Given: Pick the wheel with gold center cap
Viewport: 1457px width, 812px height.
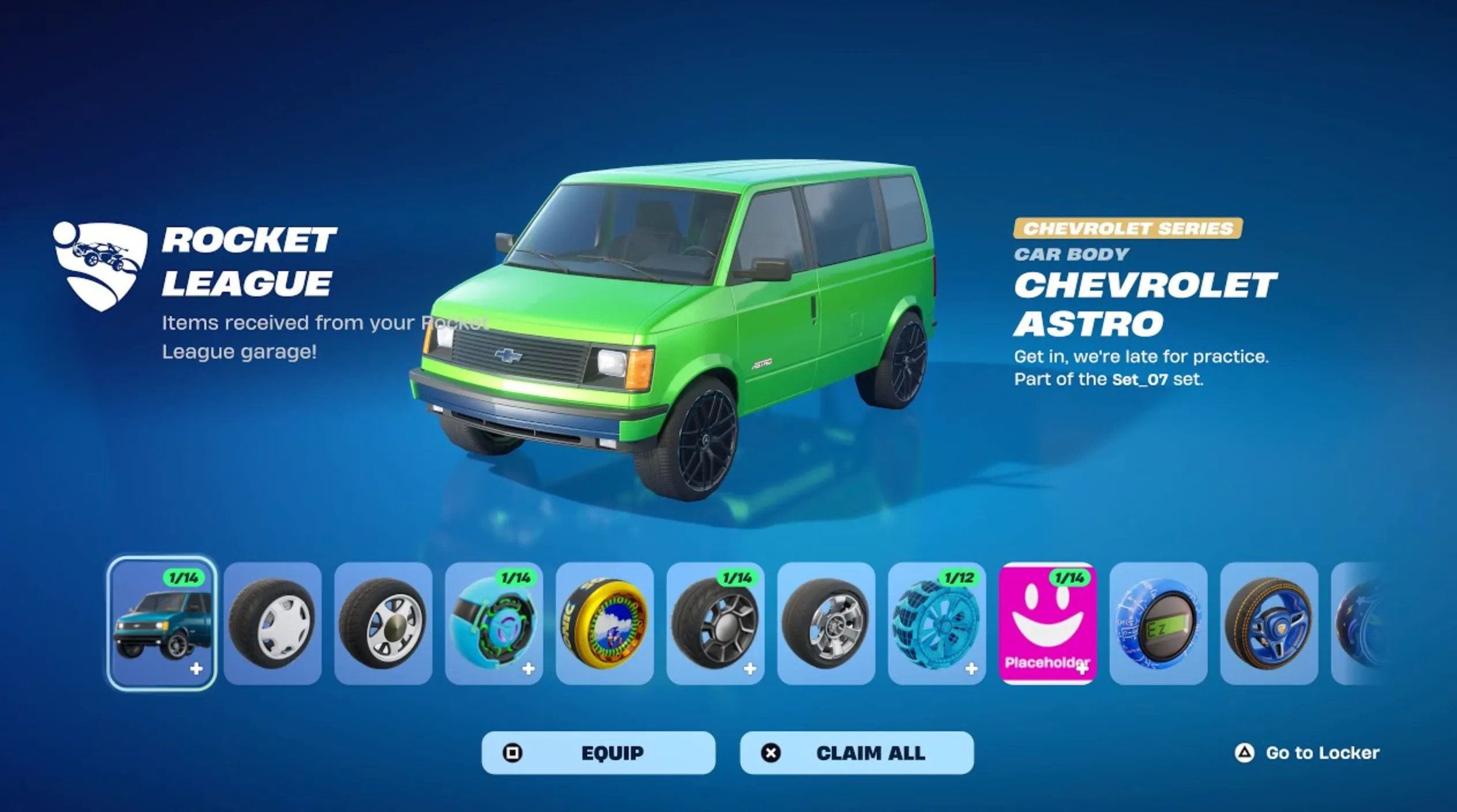Looking at the screenshot, I should [383, 623].
